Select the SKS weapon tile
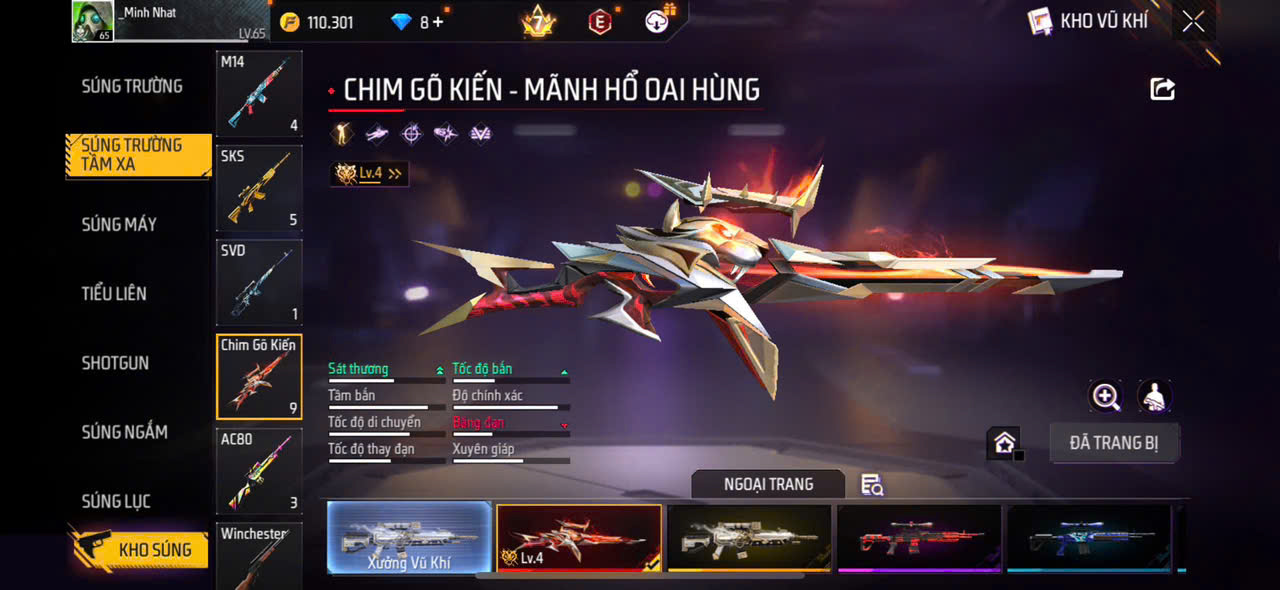This screenshot has width=1280, height=590. [259, 188]
